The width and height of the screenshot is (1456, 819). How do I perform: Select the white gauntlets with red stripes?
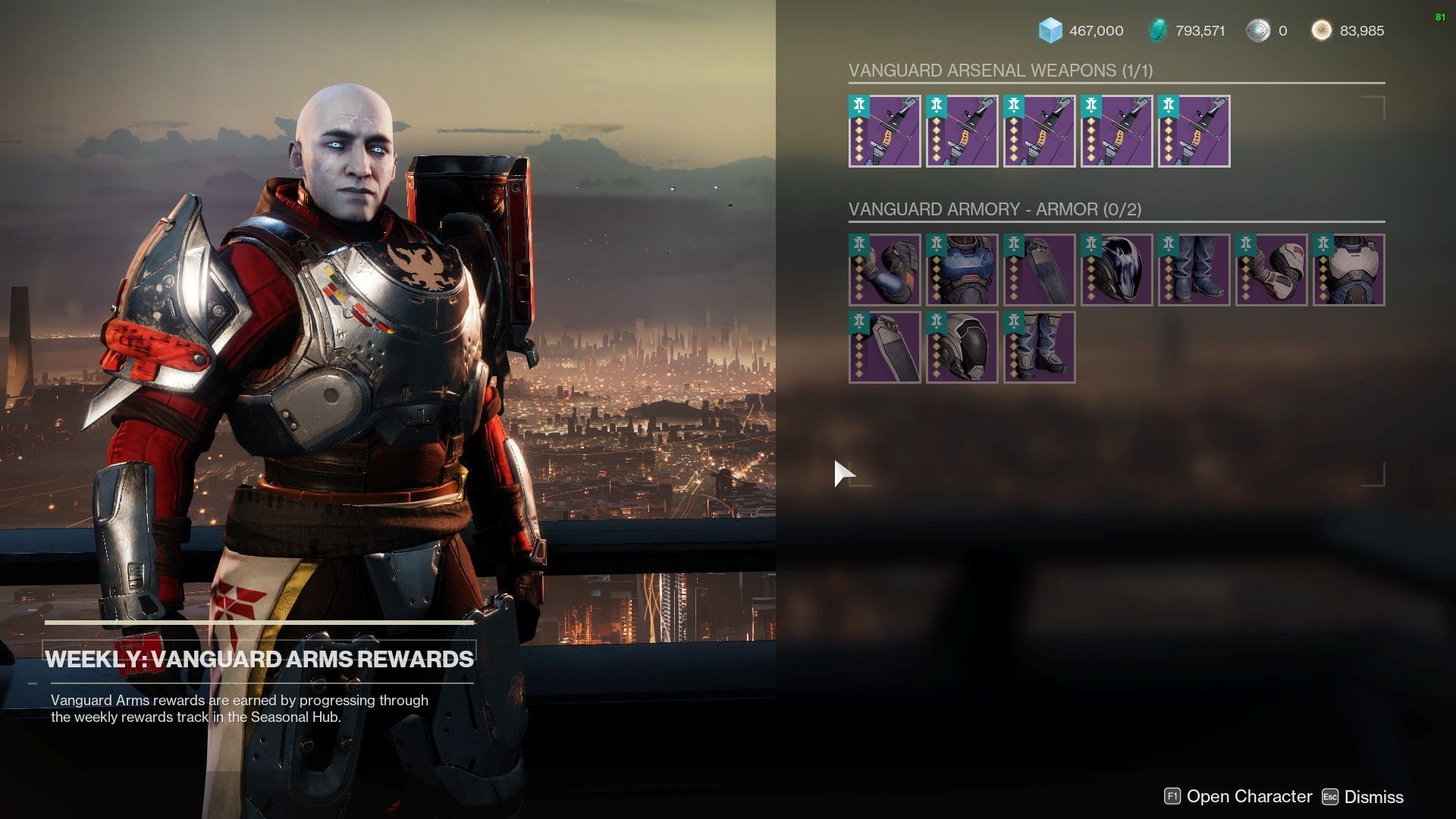(1271, 270)
